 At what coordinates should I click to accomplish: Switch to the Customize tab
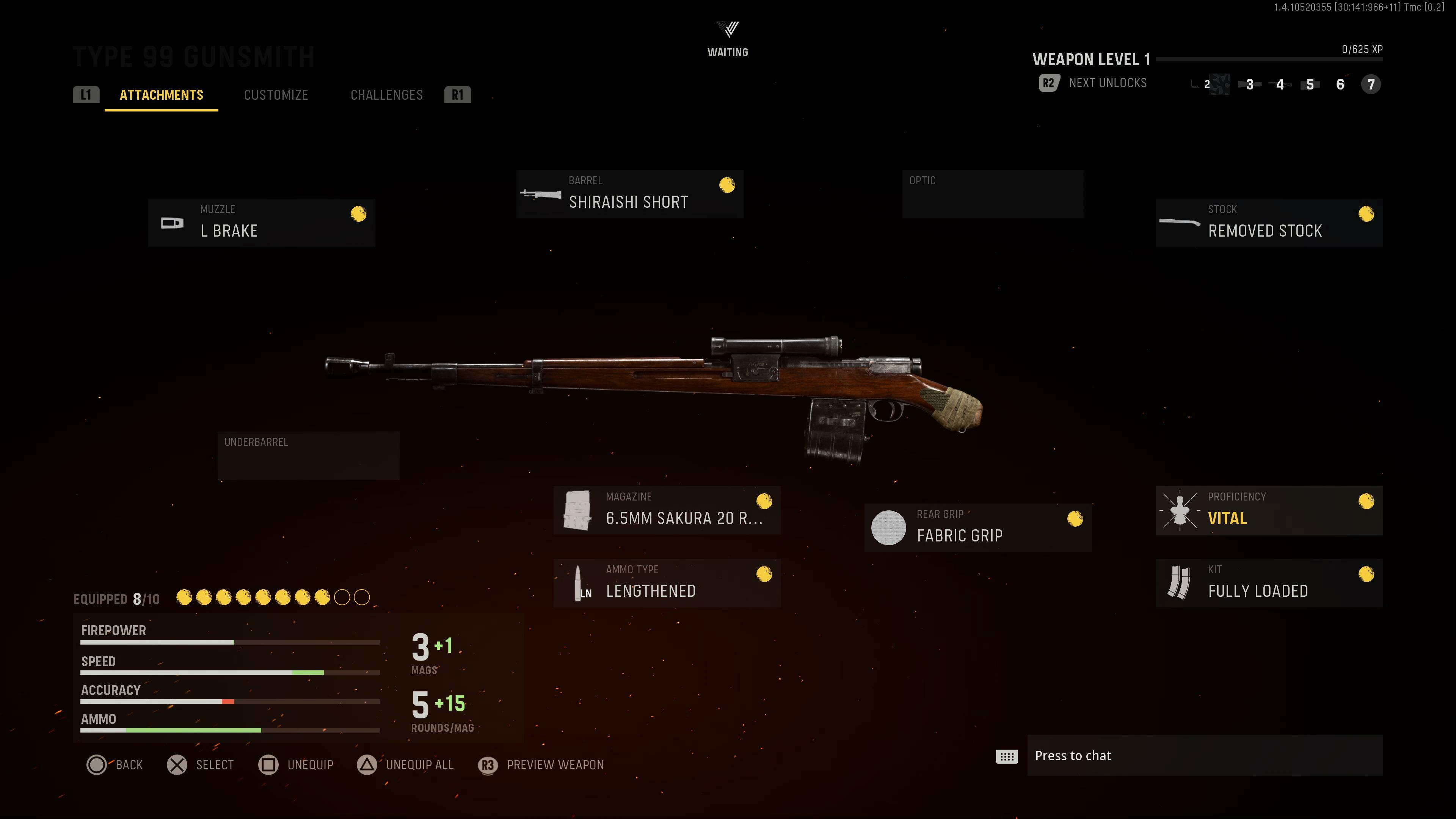coord(276,95)
